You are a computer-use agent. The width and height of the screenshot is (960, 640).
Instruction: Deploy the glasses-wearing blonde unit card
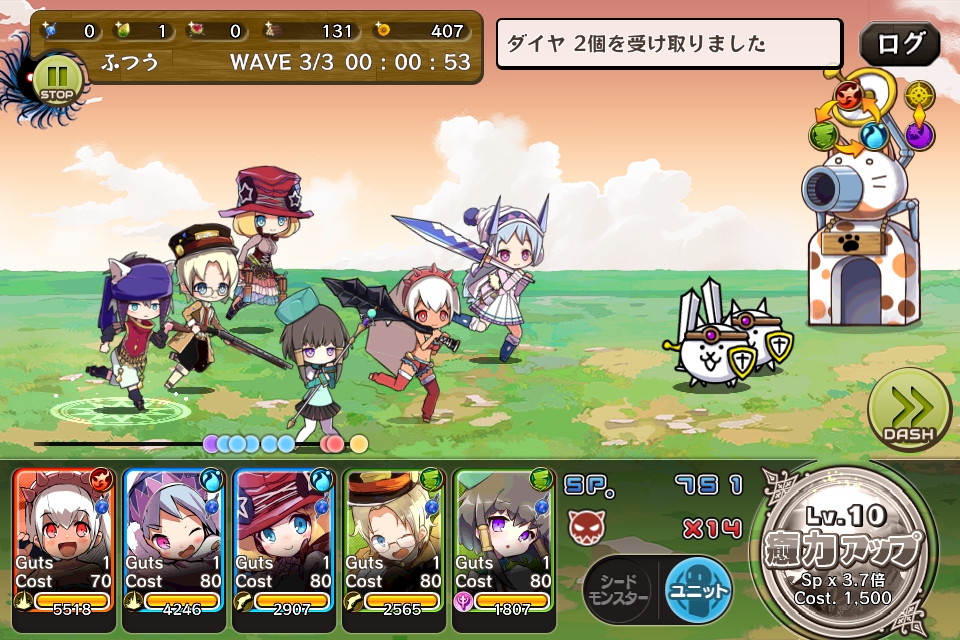[394, 550]
